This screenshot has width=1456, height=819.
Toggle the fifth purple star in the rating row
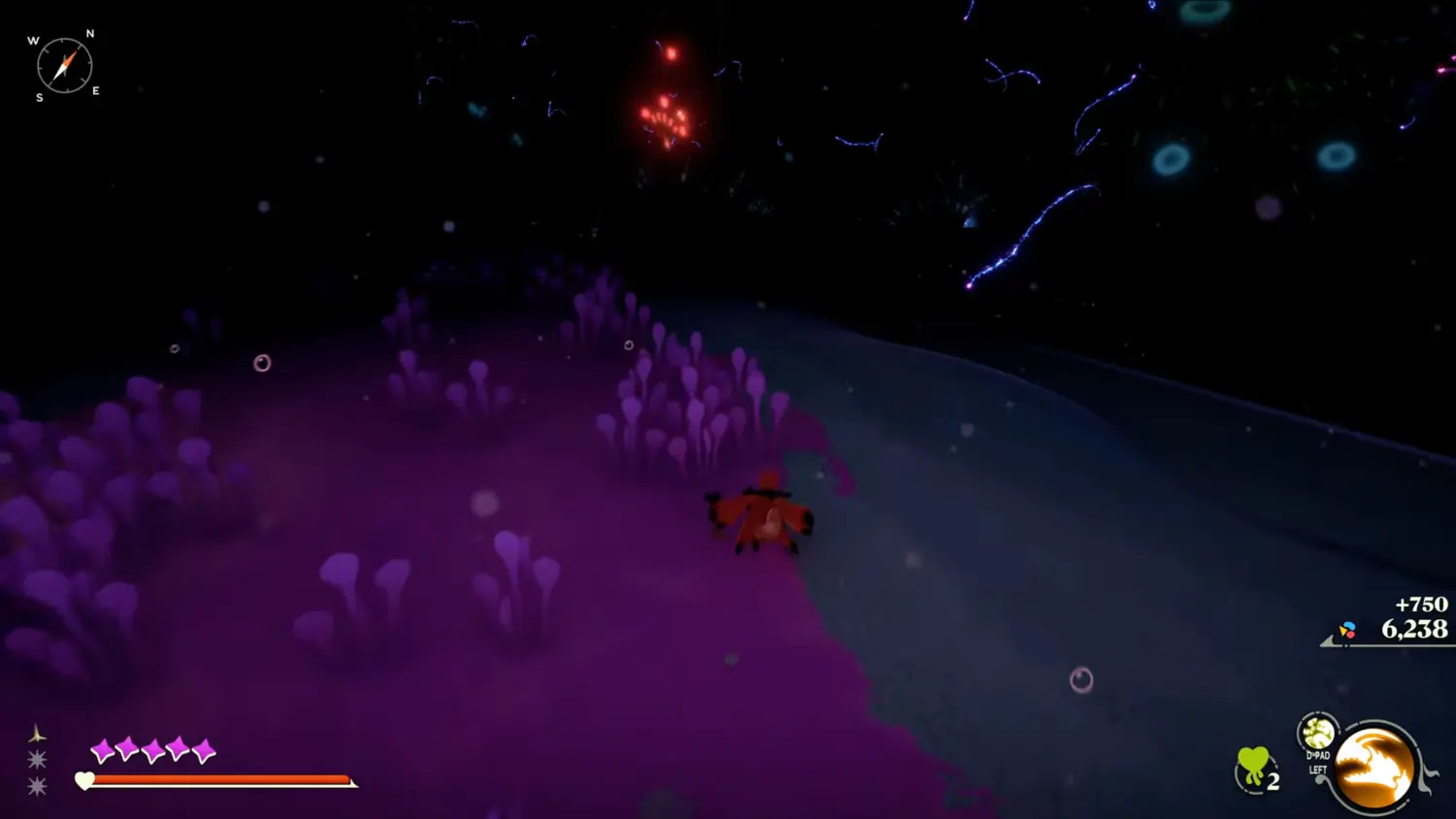pyautogui.click(x=202, y=749)
